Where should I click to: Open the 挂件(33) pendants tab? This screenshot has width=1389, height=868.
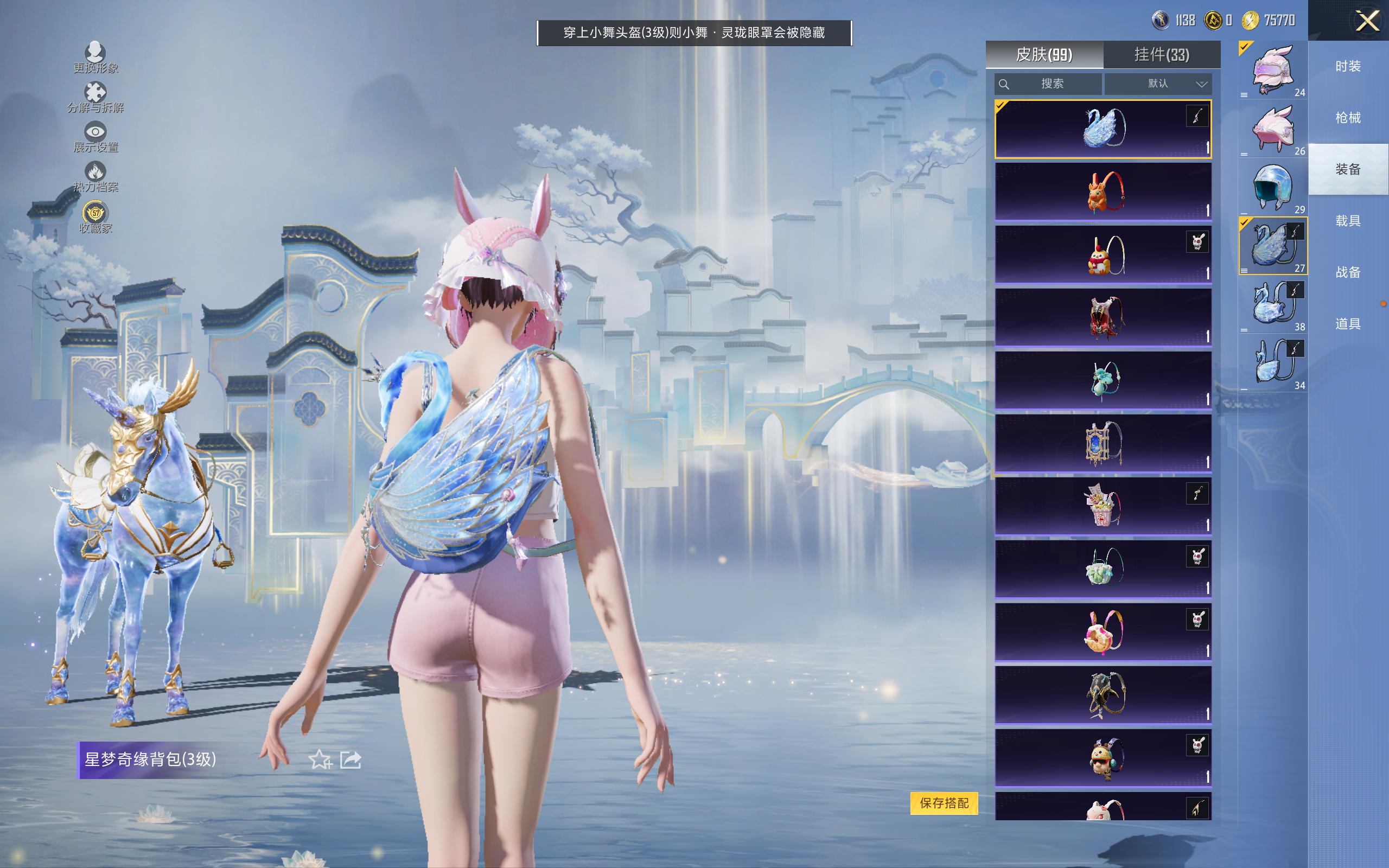pyautogui.click(x=1162, y=55)
